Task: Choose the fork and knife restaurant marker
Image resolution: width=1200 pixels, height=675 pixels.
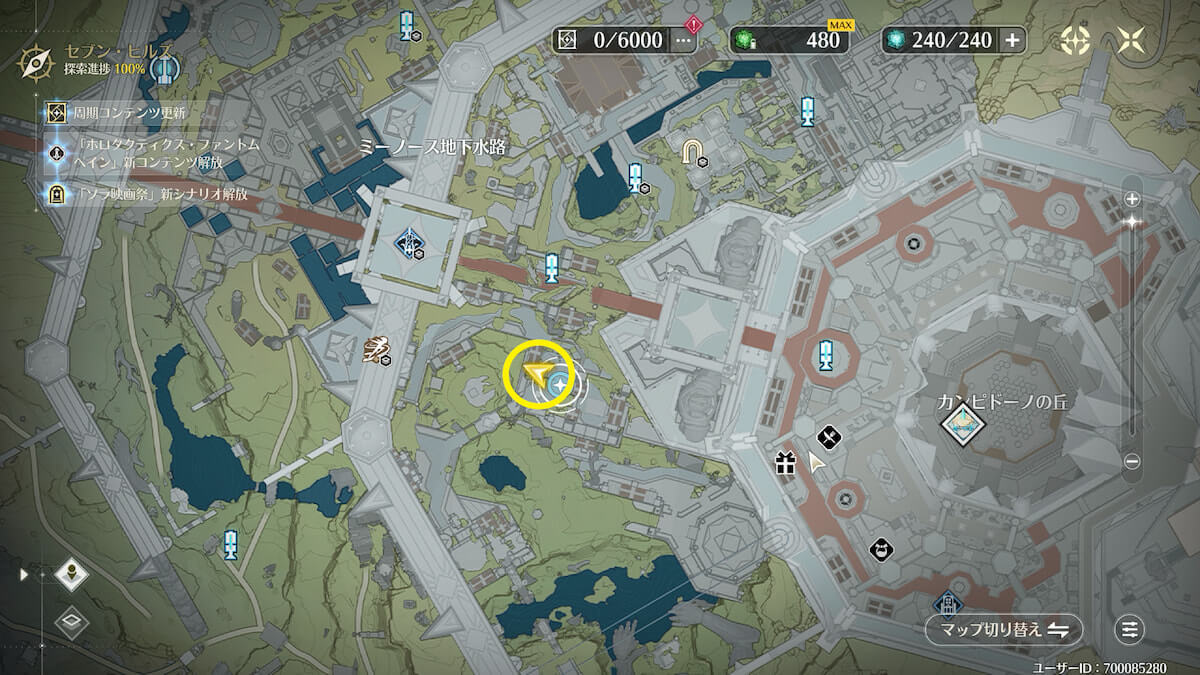Action: (x=828, y=436)
